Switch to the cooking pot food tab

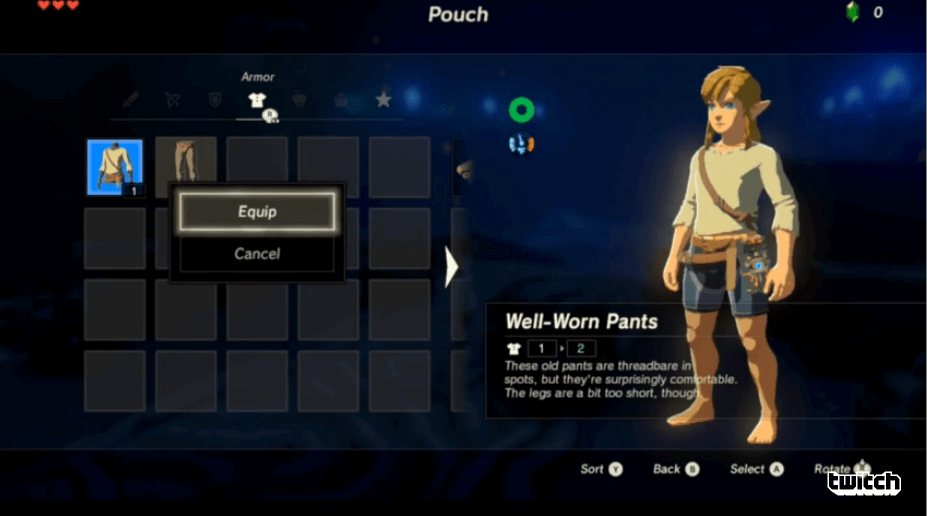coord(341,100)
